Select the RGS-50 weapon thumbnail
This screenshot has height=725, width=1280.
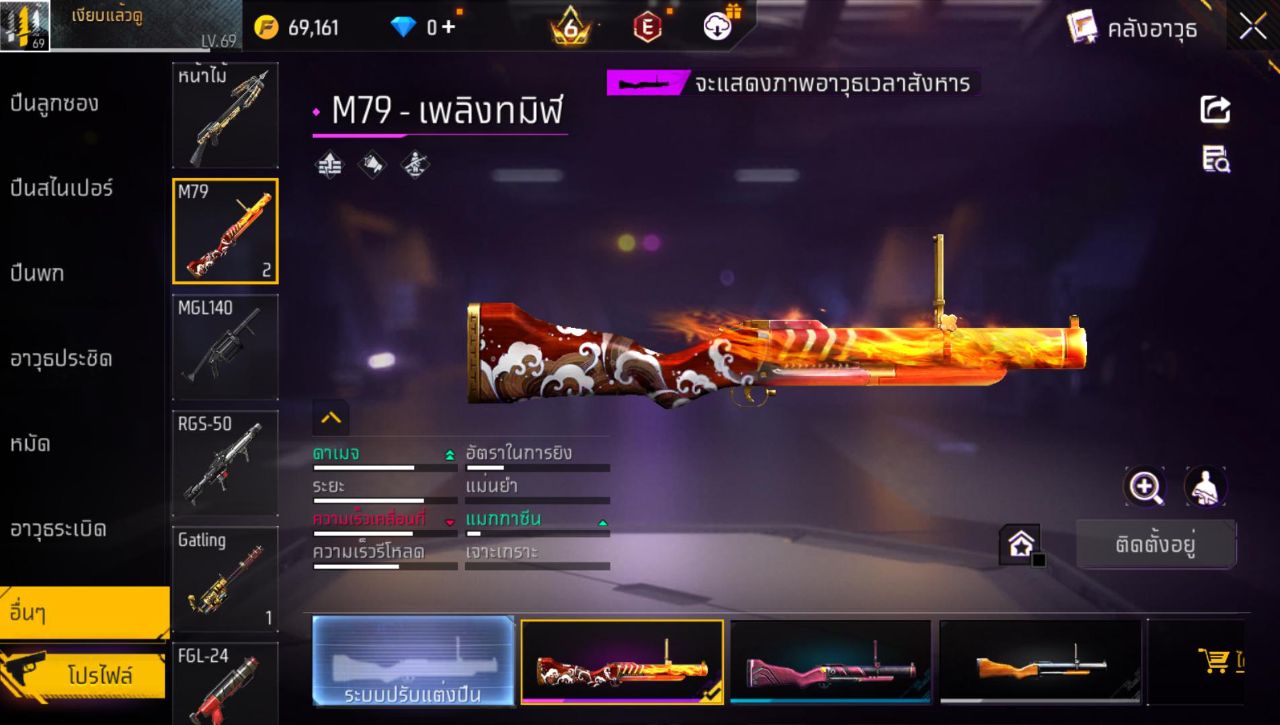225,462
